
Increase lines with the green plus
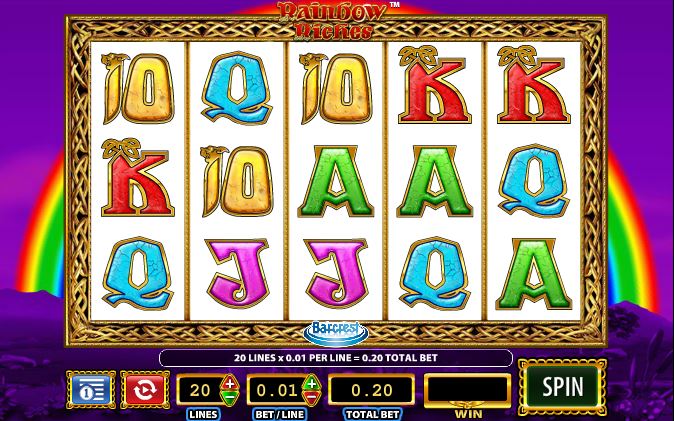230,382
